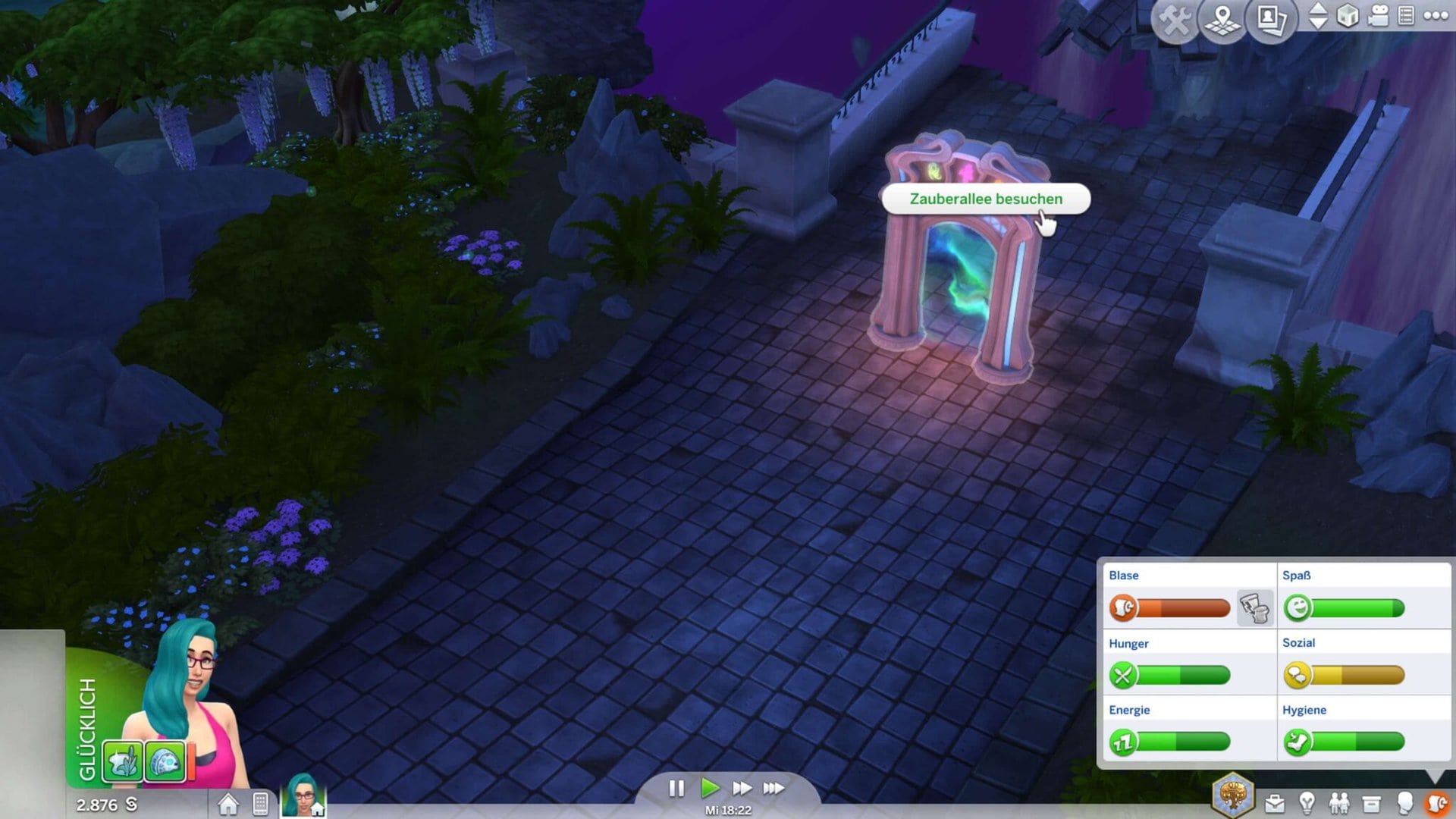Screen dimensions: 1456x819
Task: Switch to fast-forward double speed
Action: (x=742, y=789)
